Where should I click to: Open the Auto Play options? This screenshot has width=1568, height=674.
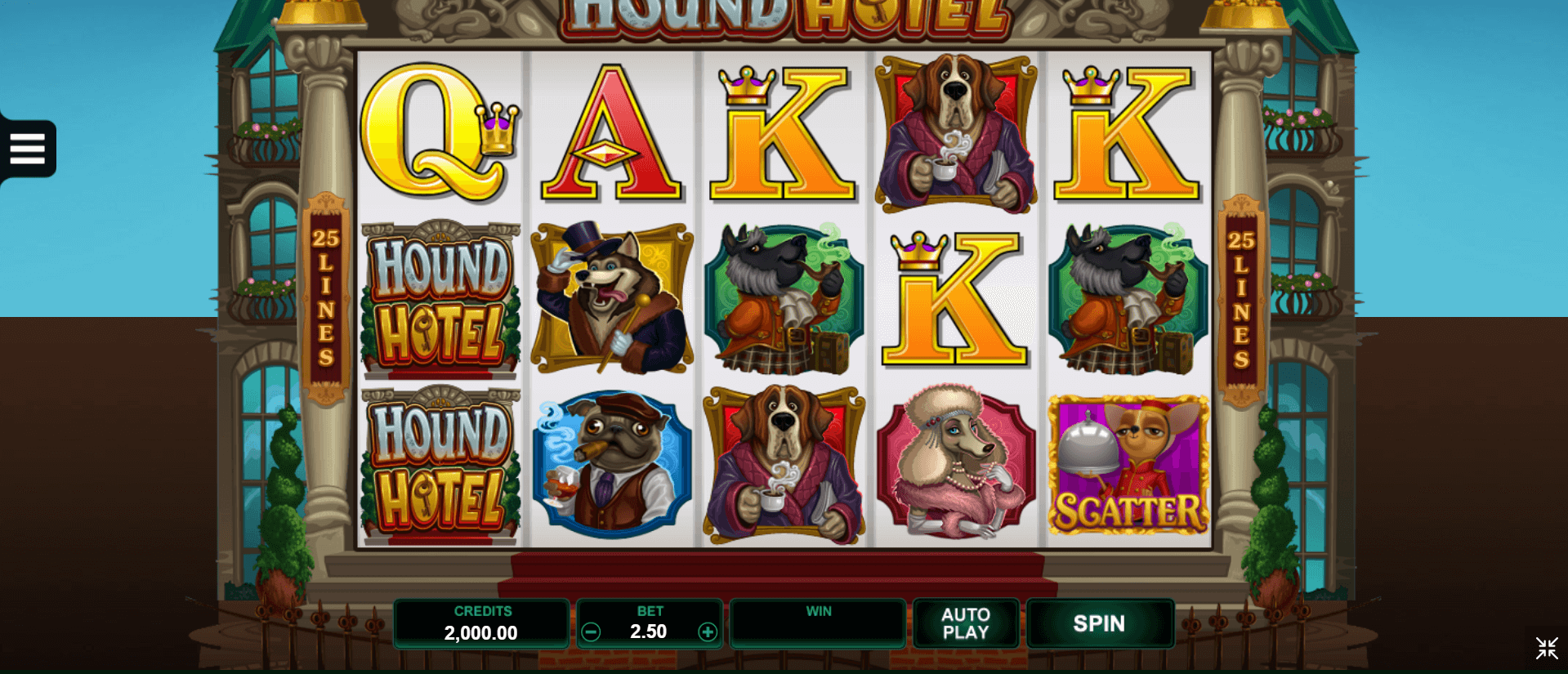965,624
